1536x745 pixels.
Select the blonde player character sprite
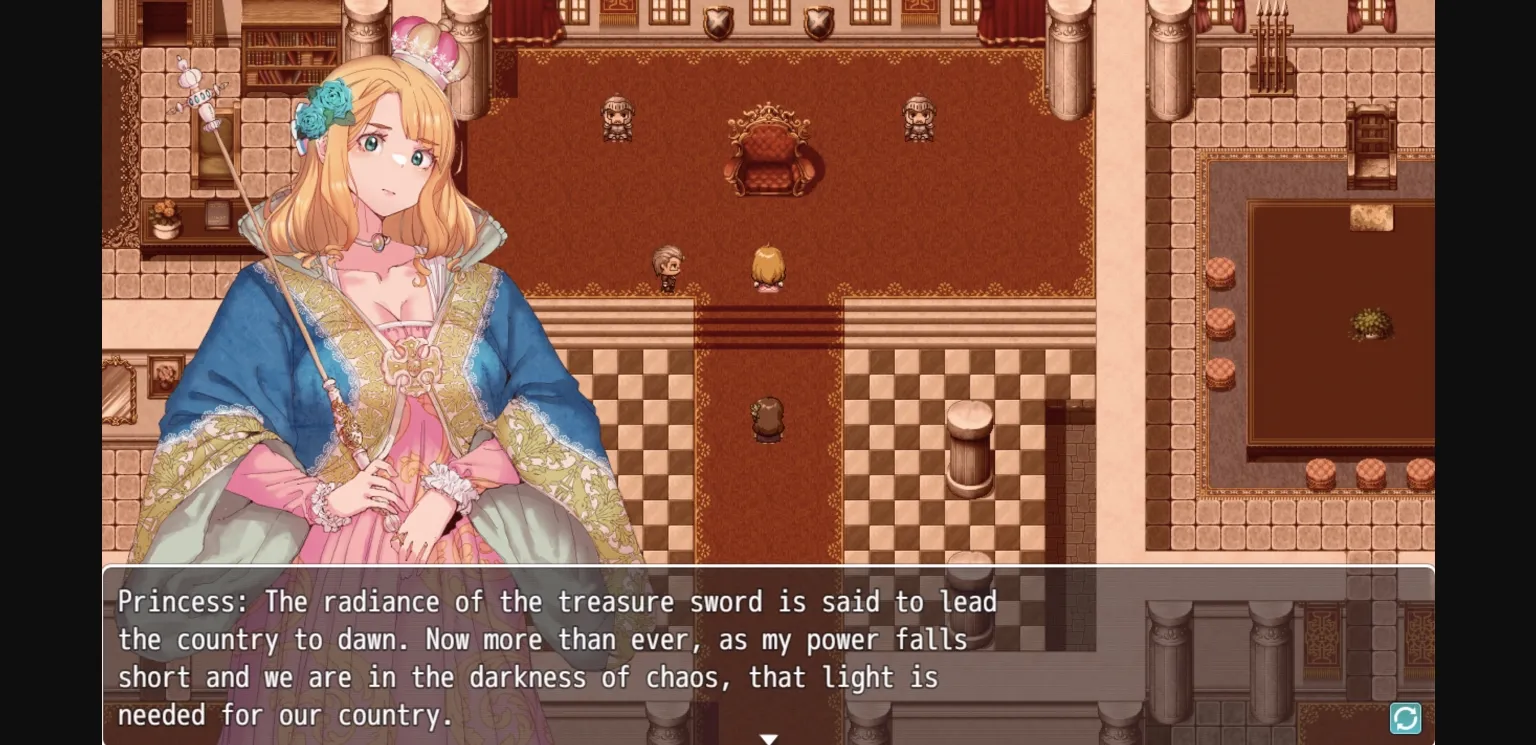(x=767, y=268)
